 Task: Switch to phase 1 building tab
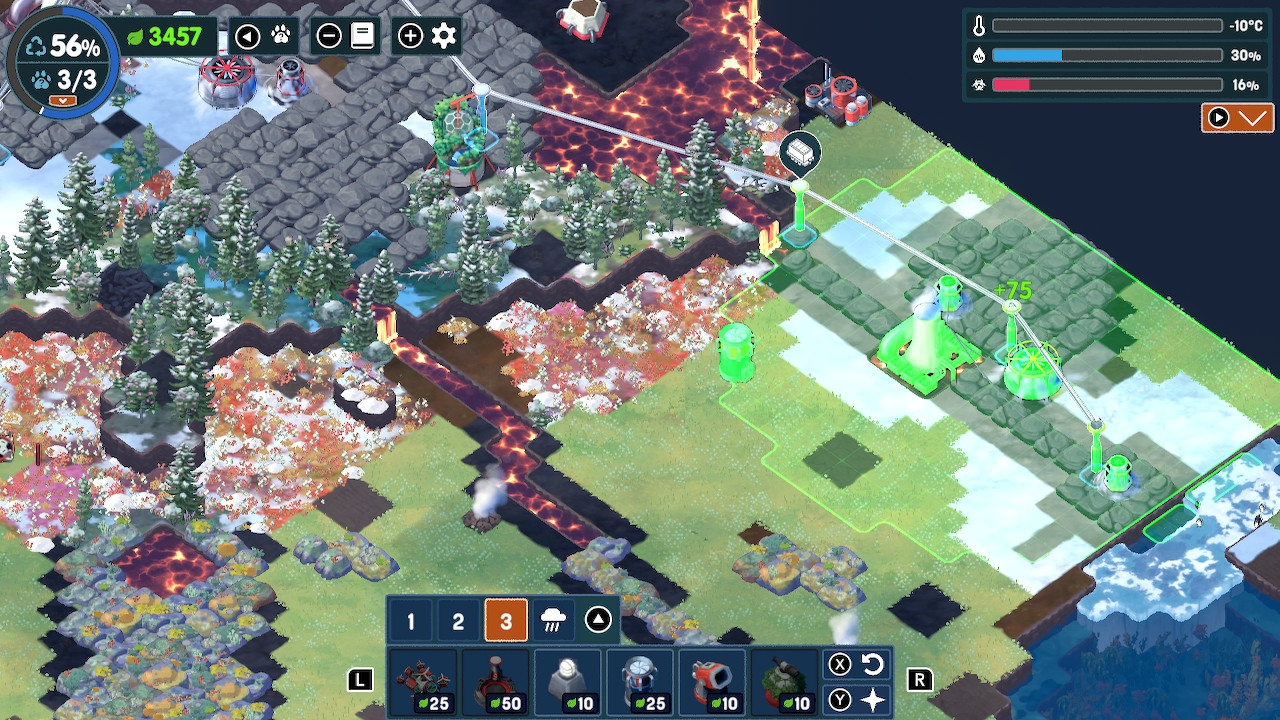pyautogui.click(x=410, y=621)
